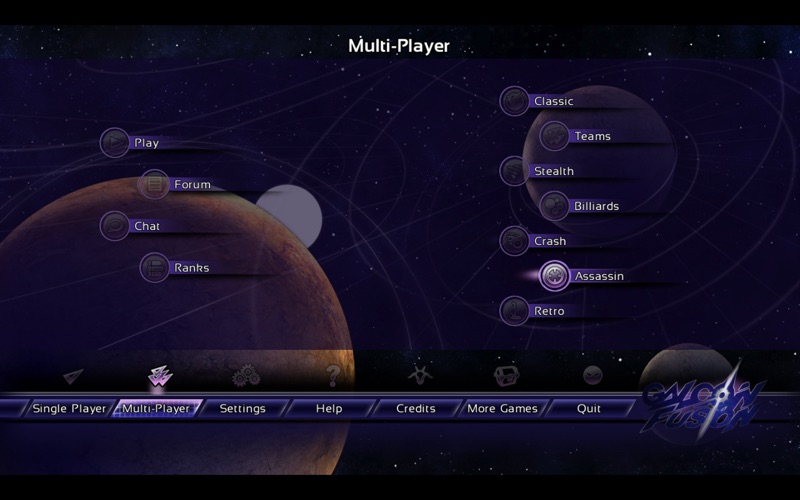Open the Settings tab
800x500 pixels.
click(242, 408)
